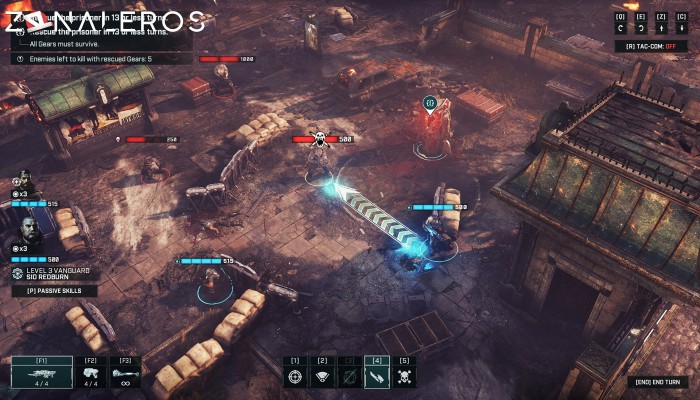Select Sid Redburn's portrait

(x=28, y=231)
